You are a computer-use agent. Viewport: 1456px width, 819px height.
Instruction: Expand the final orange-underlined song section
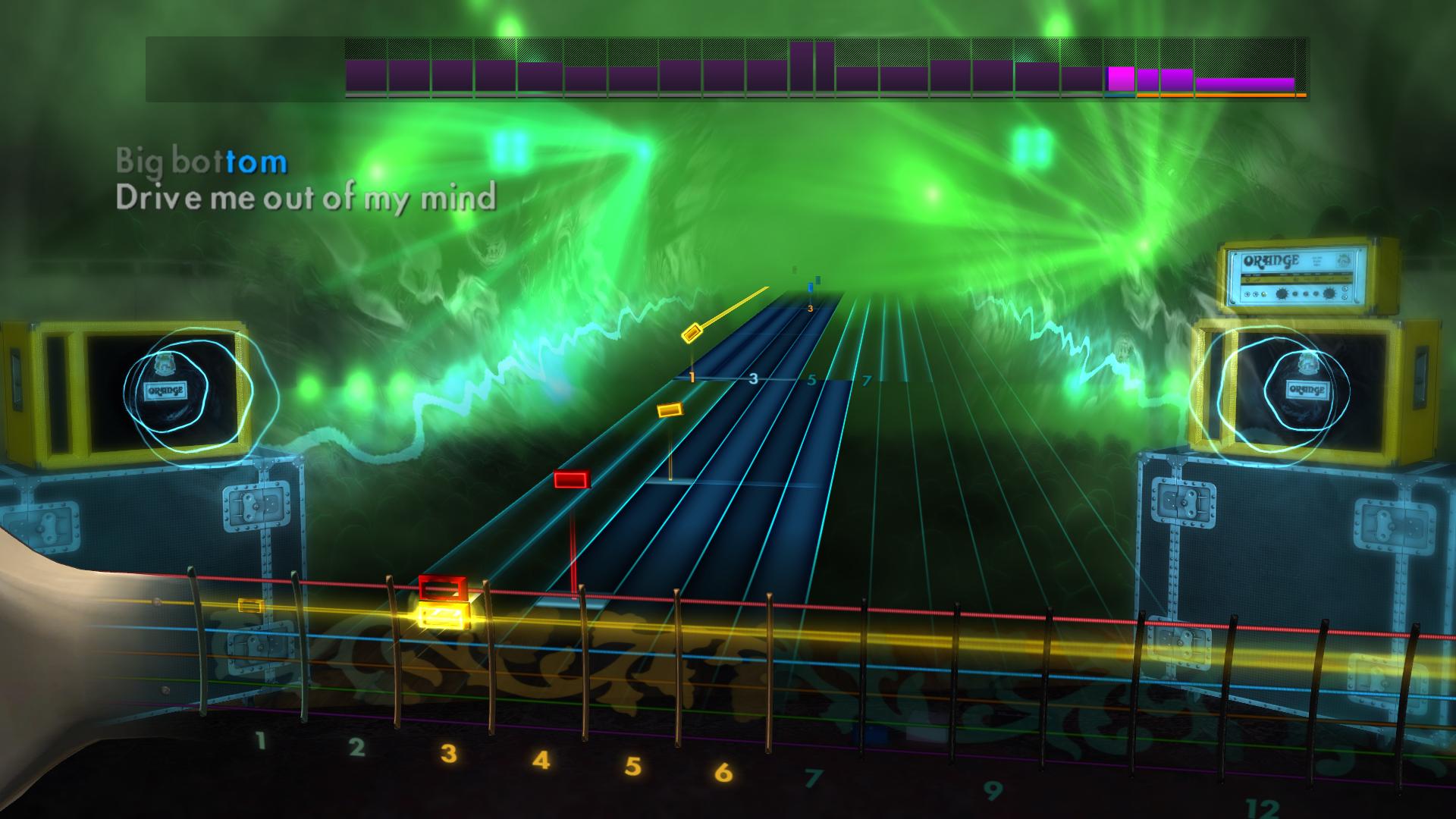[1244, 83]
